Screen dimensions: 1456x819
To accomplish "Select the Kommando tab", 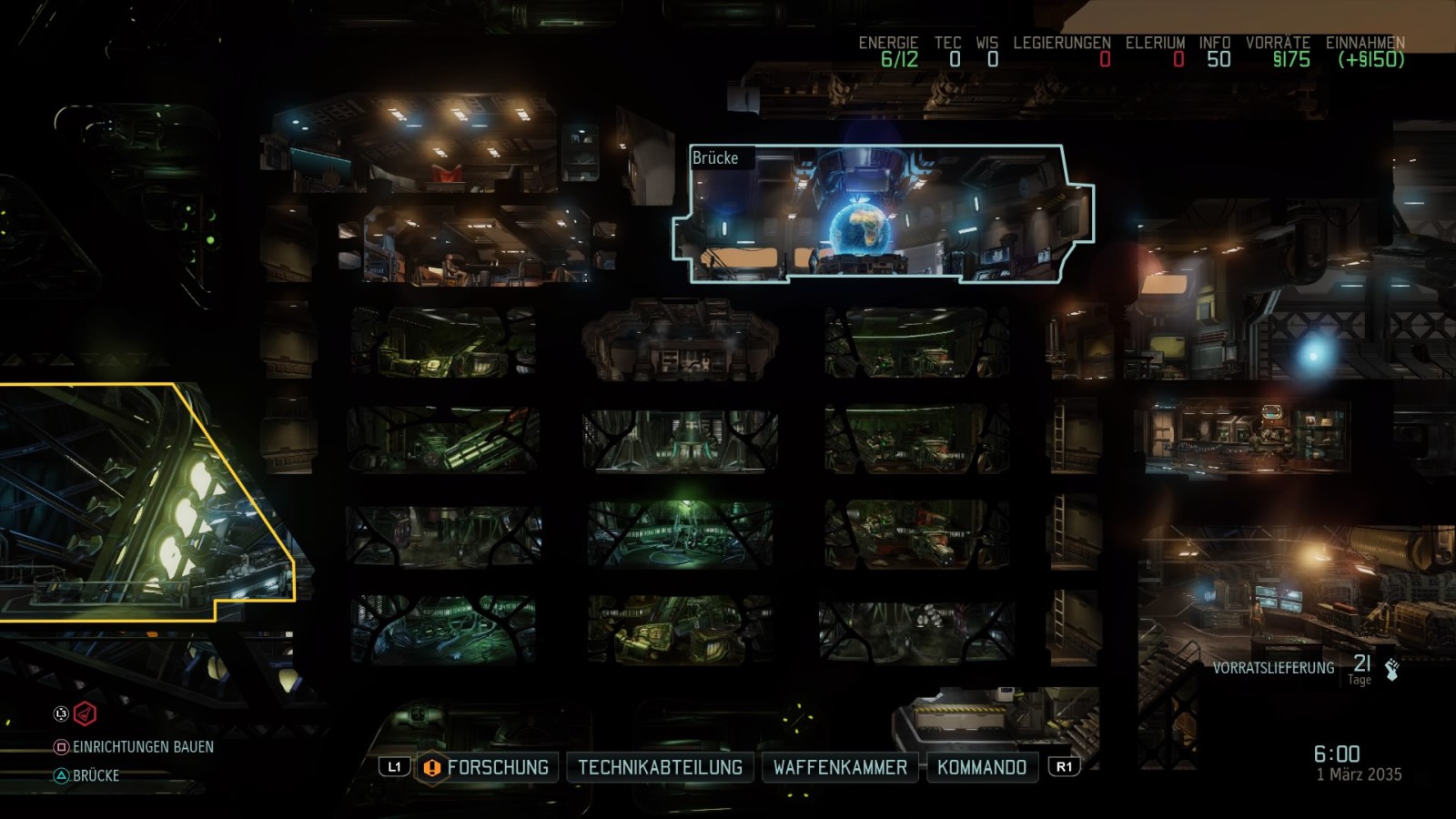I will [981, 767].
